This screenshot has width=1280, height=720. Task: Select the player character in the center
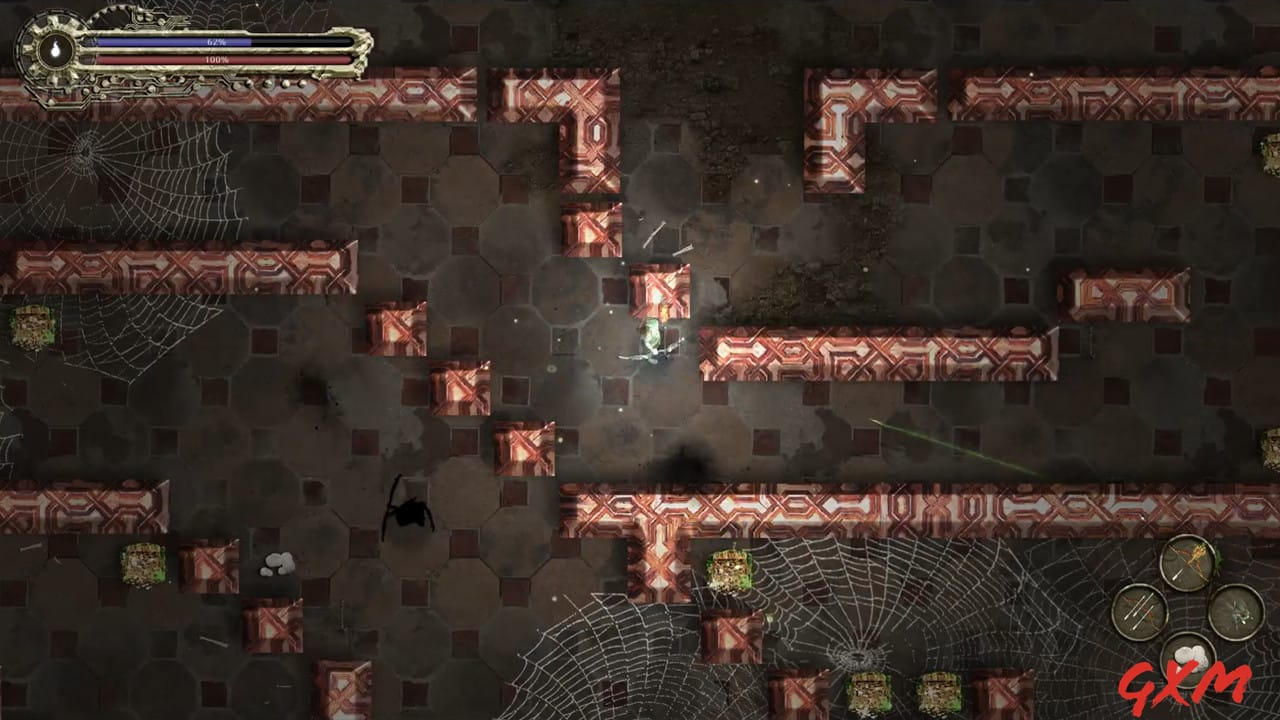click(x=652, y=340)
